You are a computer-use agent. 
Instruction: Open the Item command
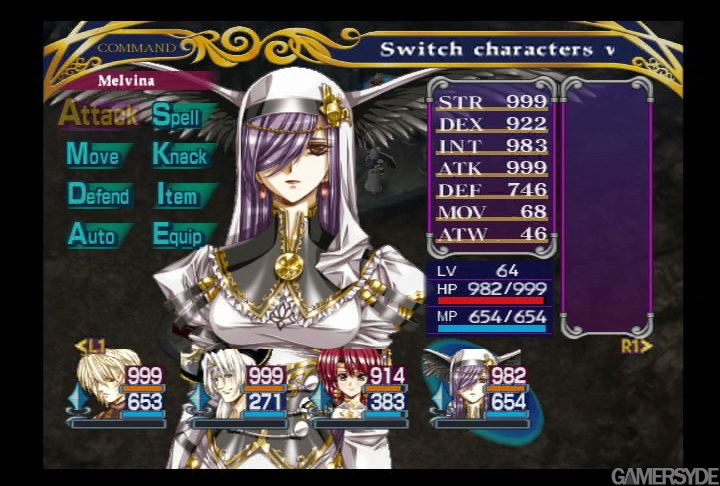177,196
